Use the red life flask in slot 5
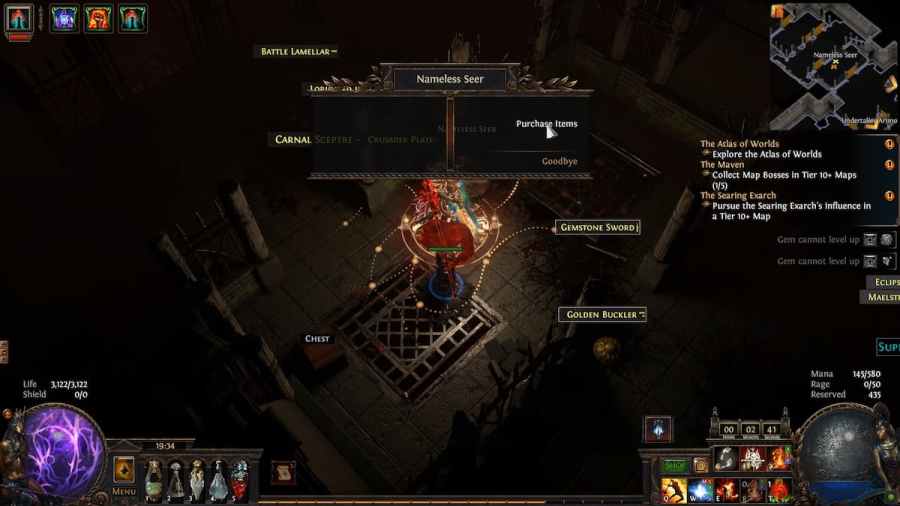This screenshot has width=900, height=506. tap(241, 480)
